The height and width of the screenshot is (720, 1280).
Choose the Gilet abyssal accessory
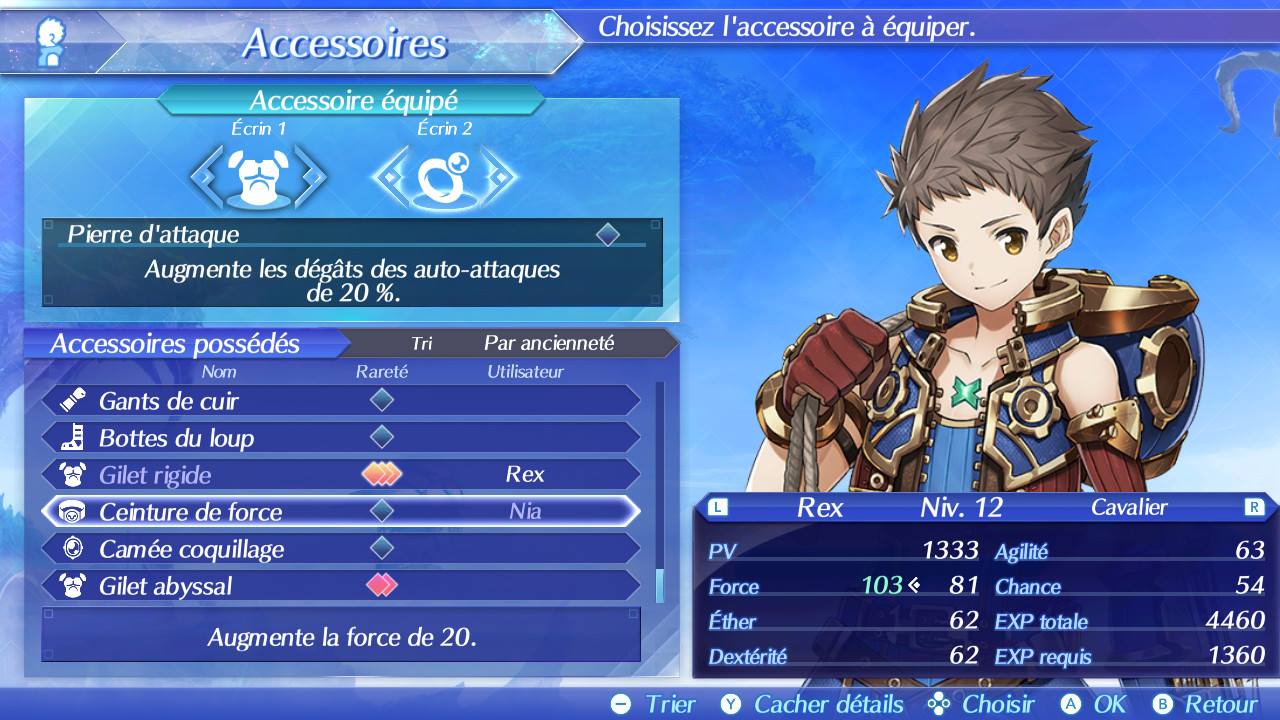coord(340,586)
